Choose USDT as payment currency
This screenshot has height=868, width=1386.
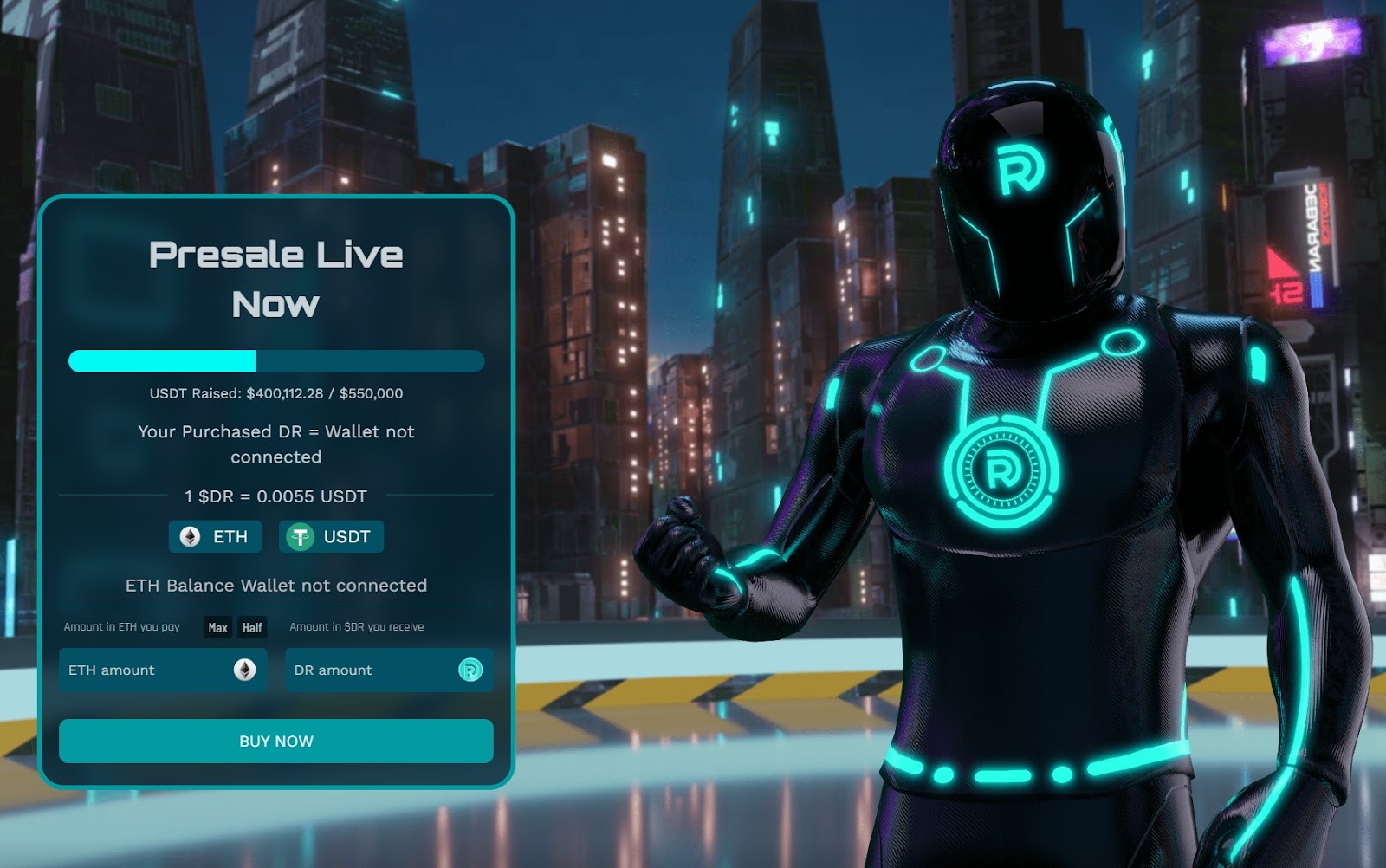pos(331,537)
